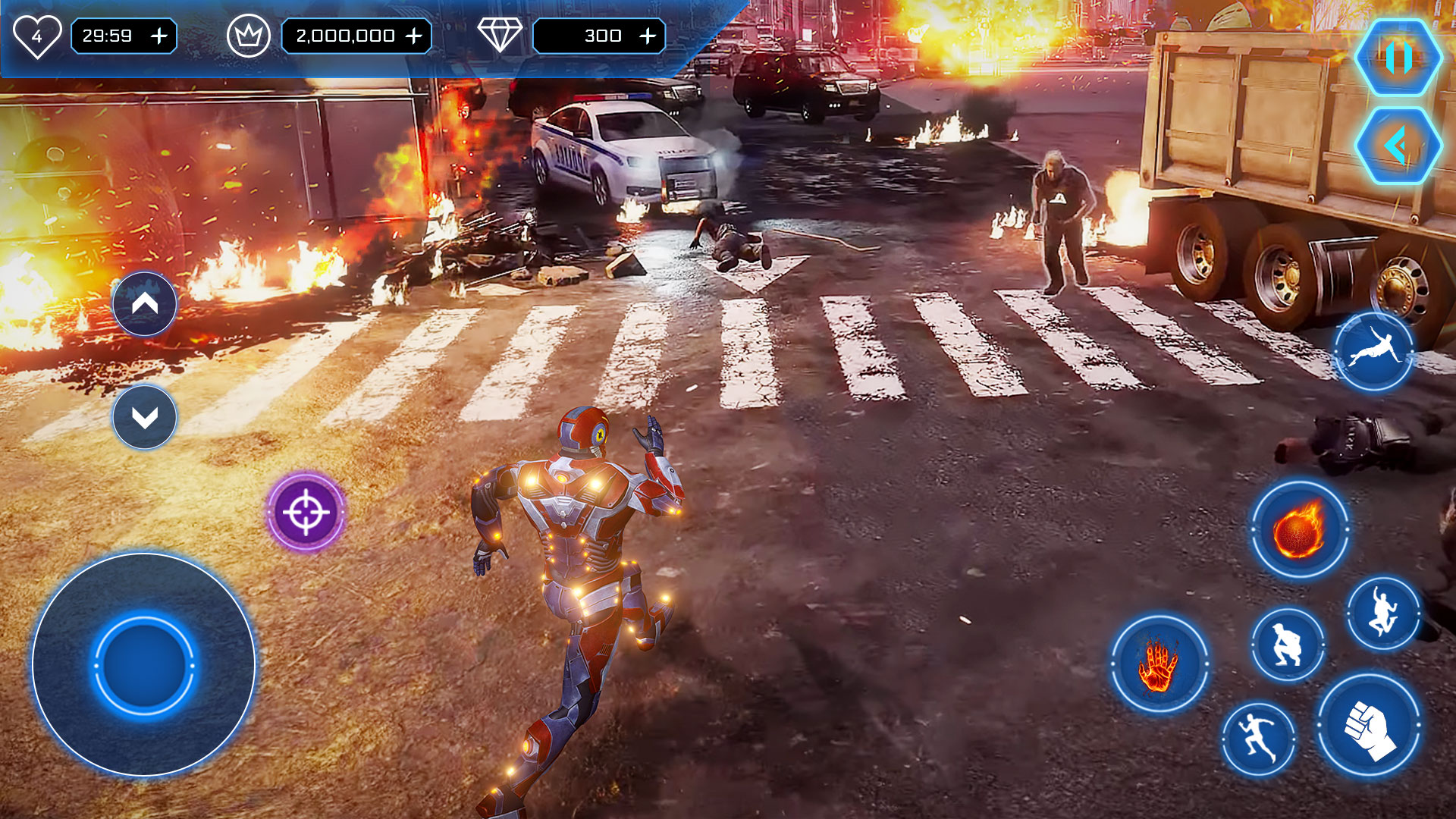Use the flaming hand power
Viewport: 1456px width, 819px height.
point(1159,664)
